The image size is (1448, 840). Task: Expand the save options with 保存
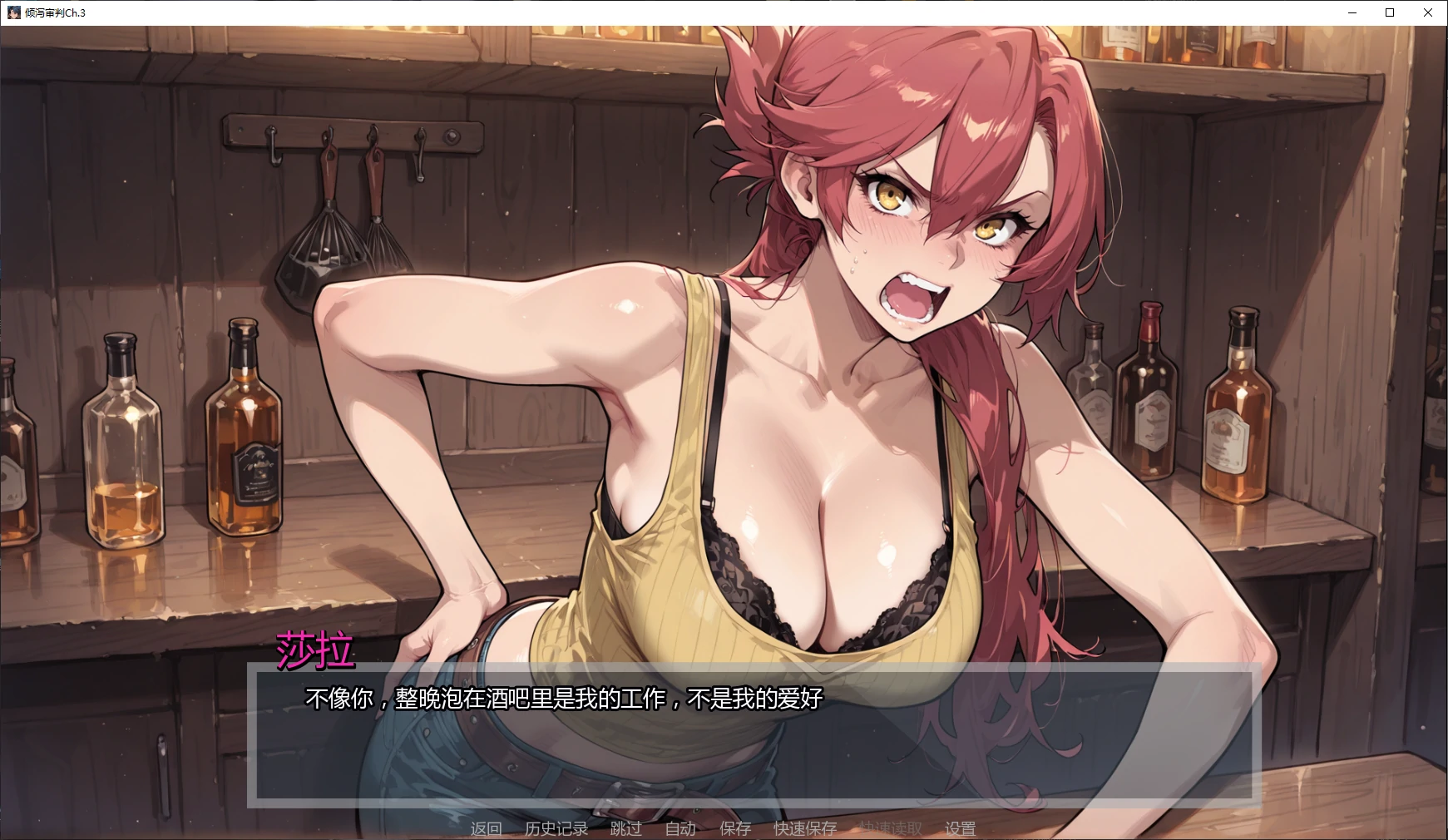click(734, 828)
